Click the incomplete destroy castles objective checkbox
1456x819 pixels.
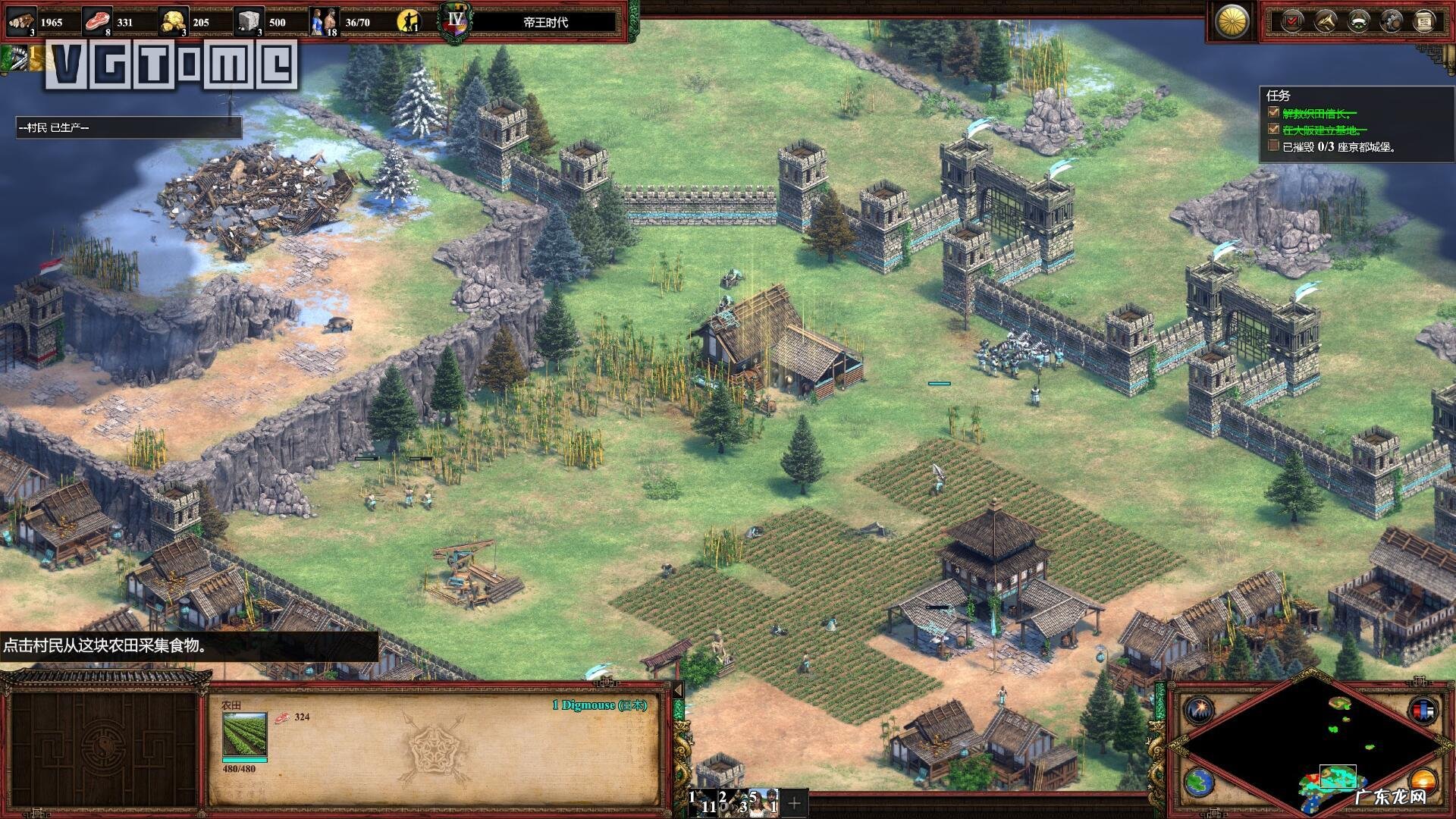[x=1273, y=146]
